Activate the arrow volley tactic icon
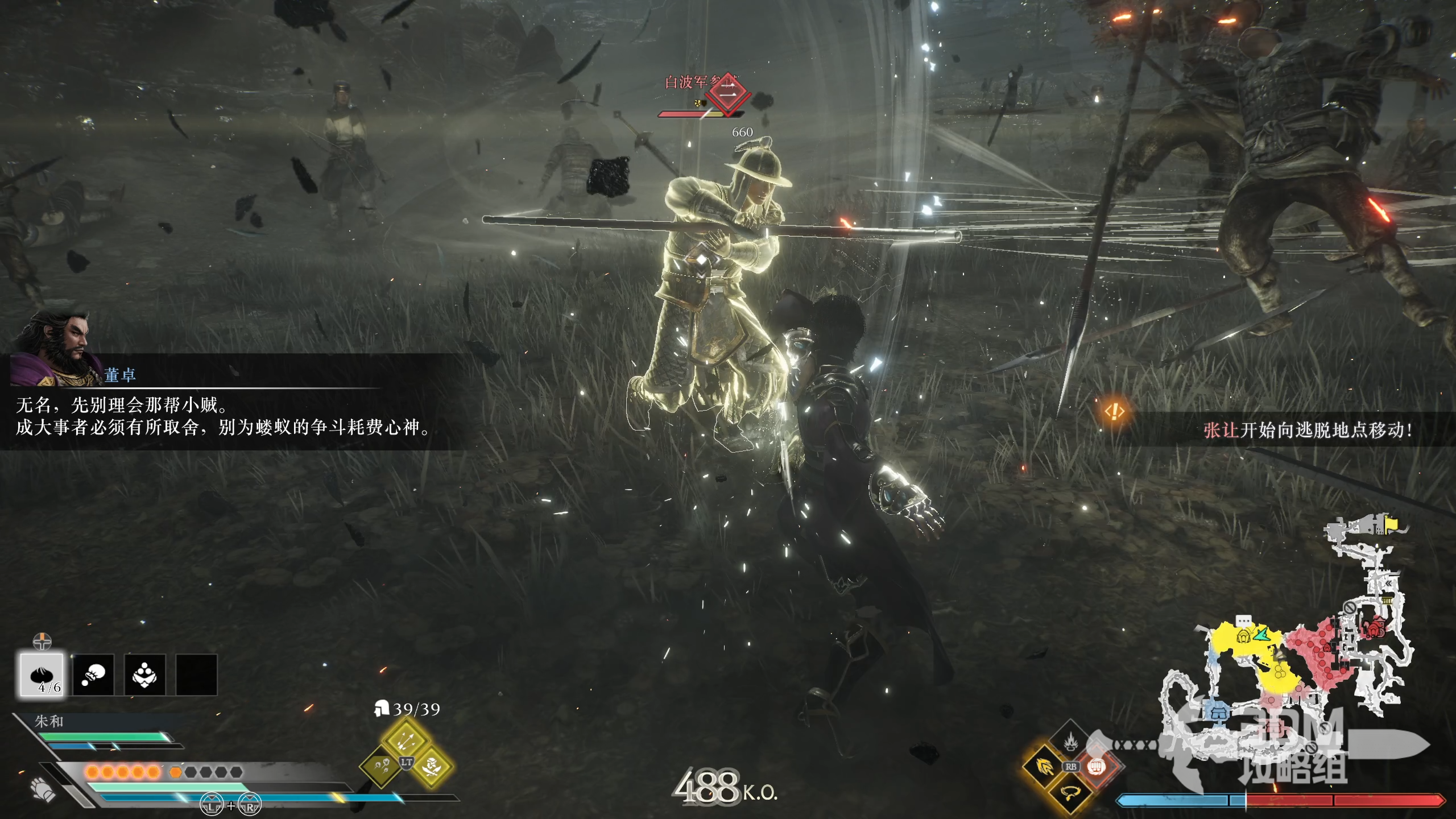This screenshot has width=1456, height=819. tap(406, 739)
